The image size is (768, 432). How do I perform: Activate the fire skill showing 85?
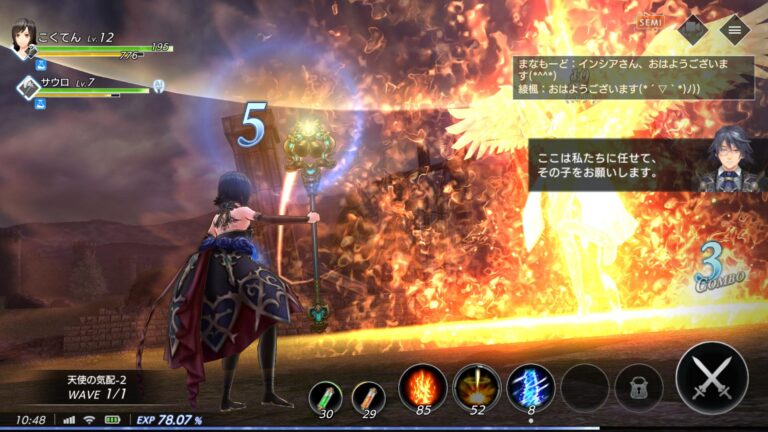click(423, 386)
